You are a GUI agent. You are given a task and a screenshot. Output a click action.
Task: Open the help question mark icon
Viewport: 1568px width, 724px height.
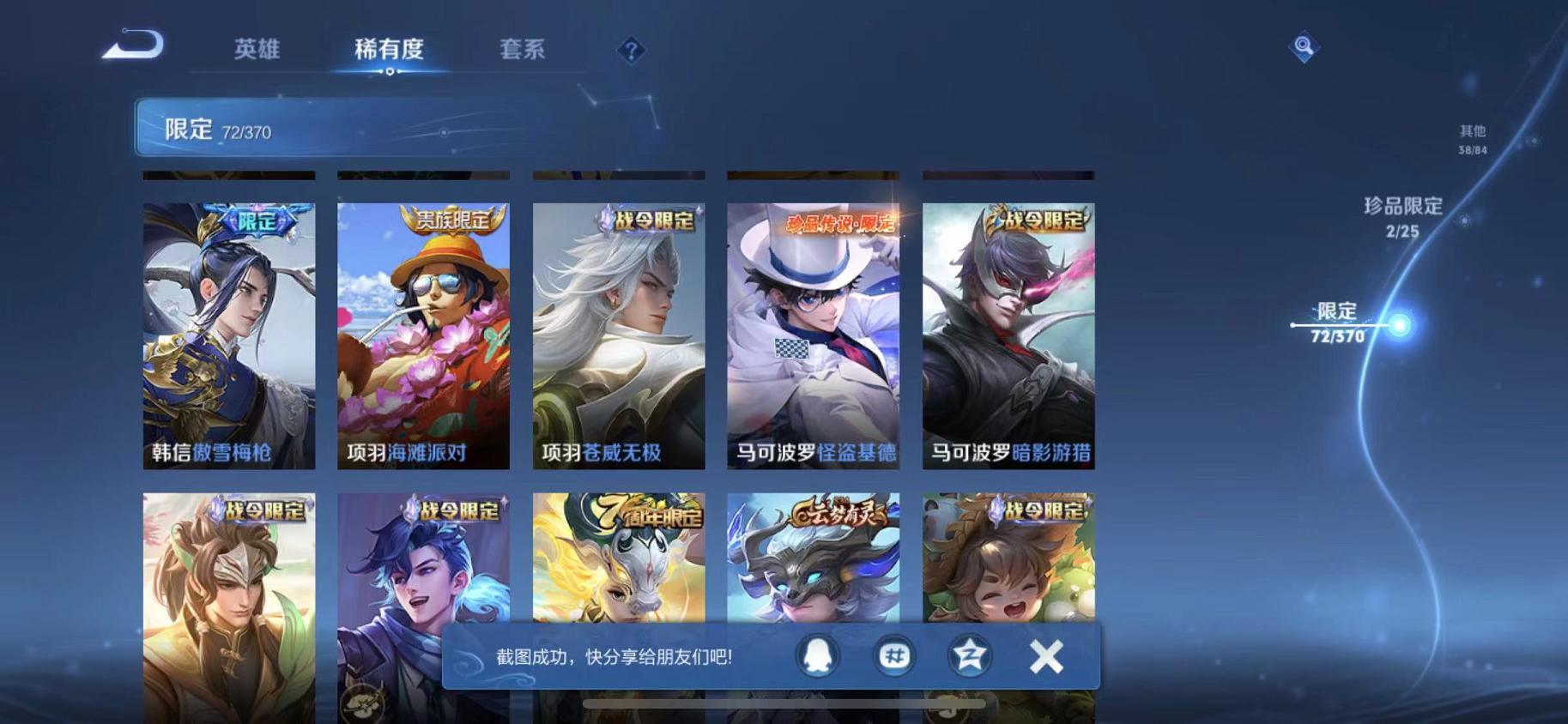tap(631, 51)
